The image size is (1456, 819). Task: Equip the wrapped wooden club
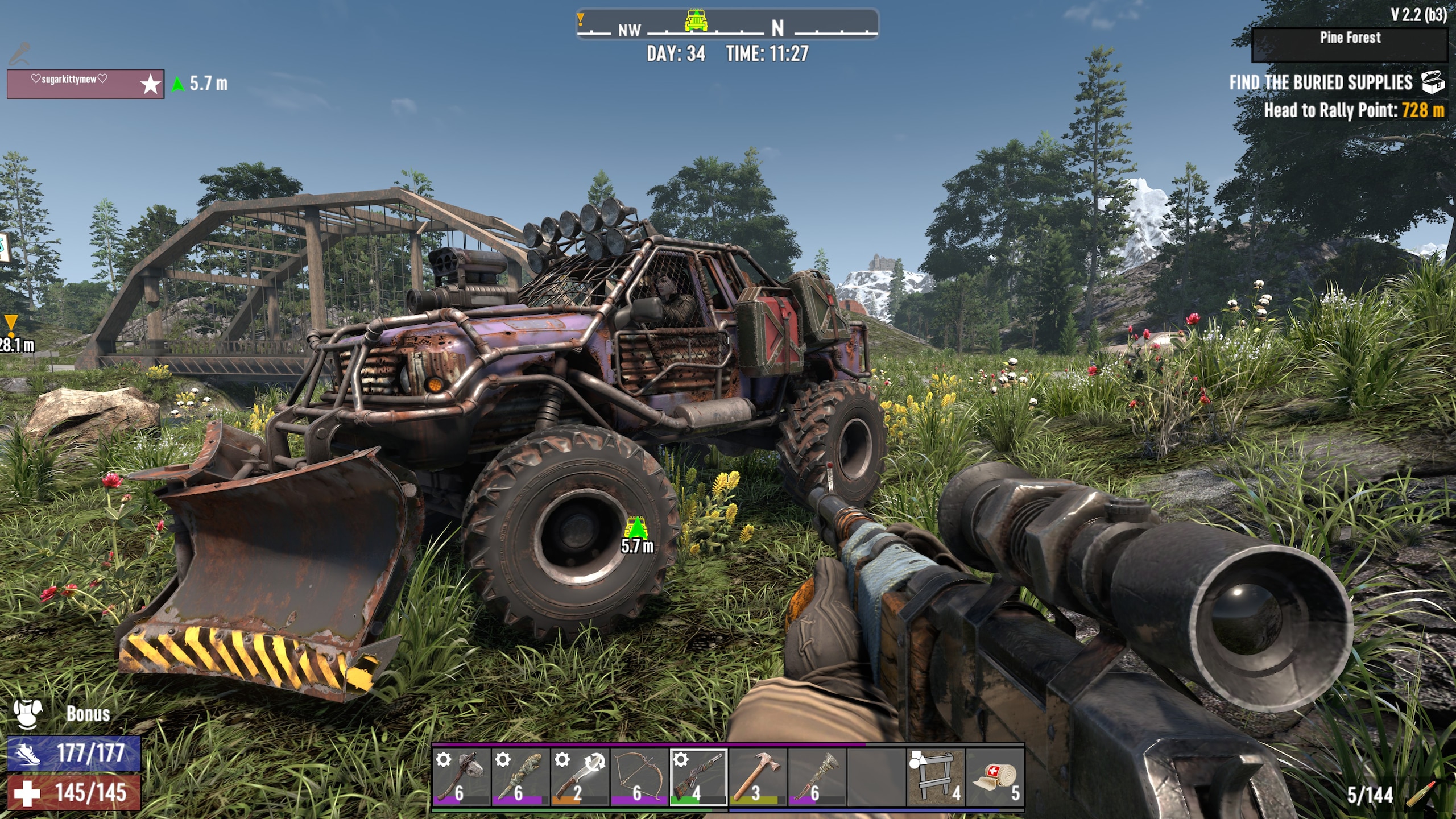coord(521,777)
